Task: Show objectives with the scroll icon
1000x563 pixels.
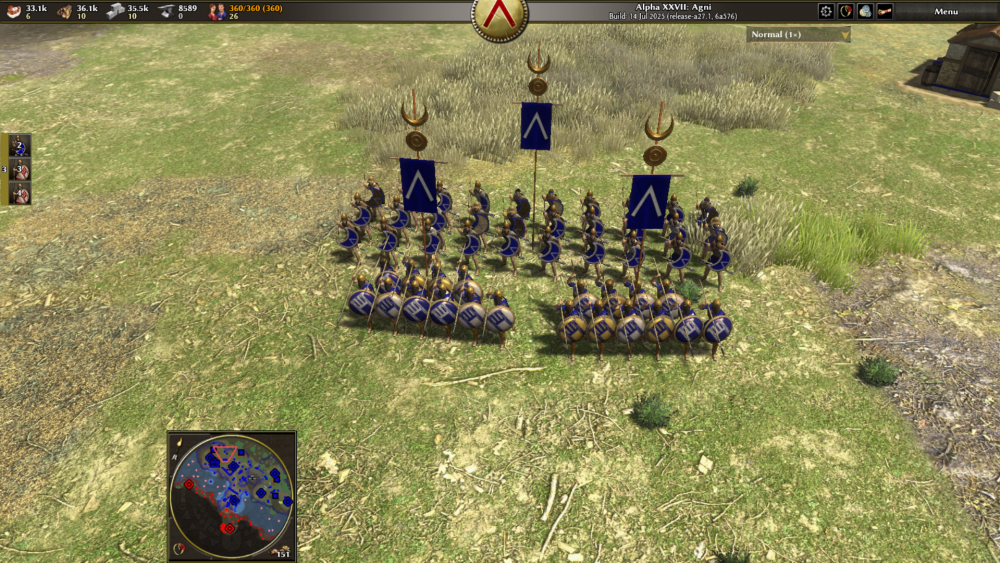Action: [885, 11]
